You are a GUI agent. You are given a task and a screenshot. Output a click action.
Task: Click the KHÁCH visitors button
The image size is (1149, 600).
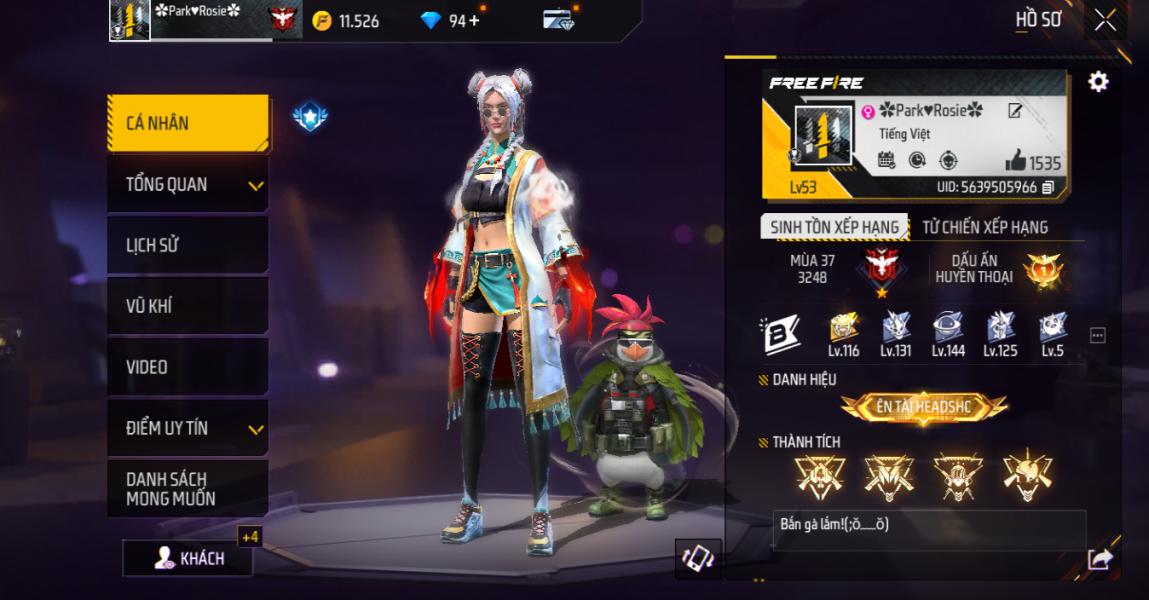pyautogui.click(x=188, y=559)
